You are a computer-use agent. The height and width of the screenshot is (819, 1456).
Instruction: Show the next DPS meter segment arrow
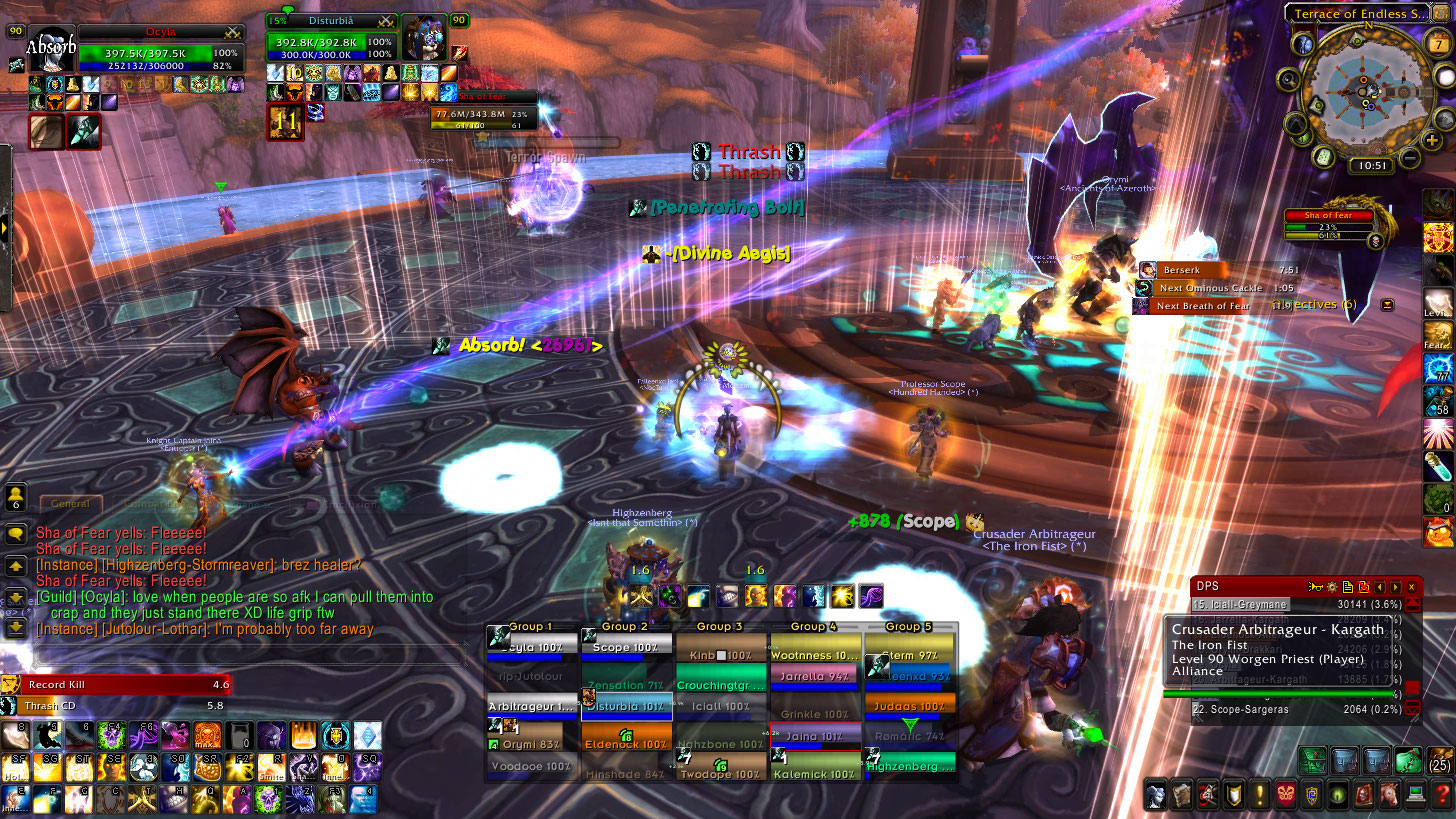(1396, 586)
